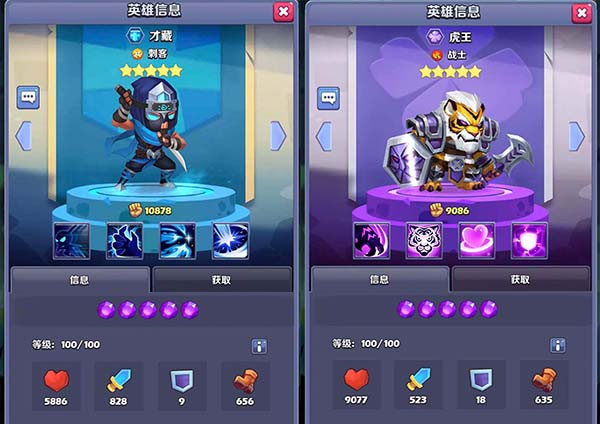Open the 信息 tab on 虎王's panel

[380, 280]
